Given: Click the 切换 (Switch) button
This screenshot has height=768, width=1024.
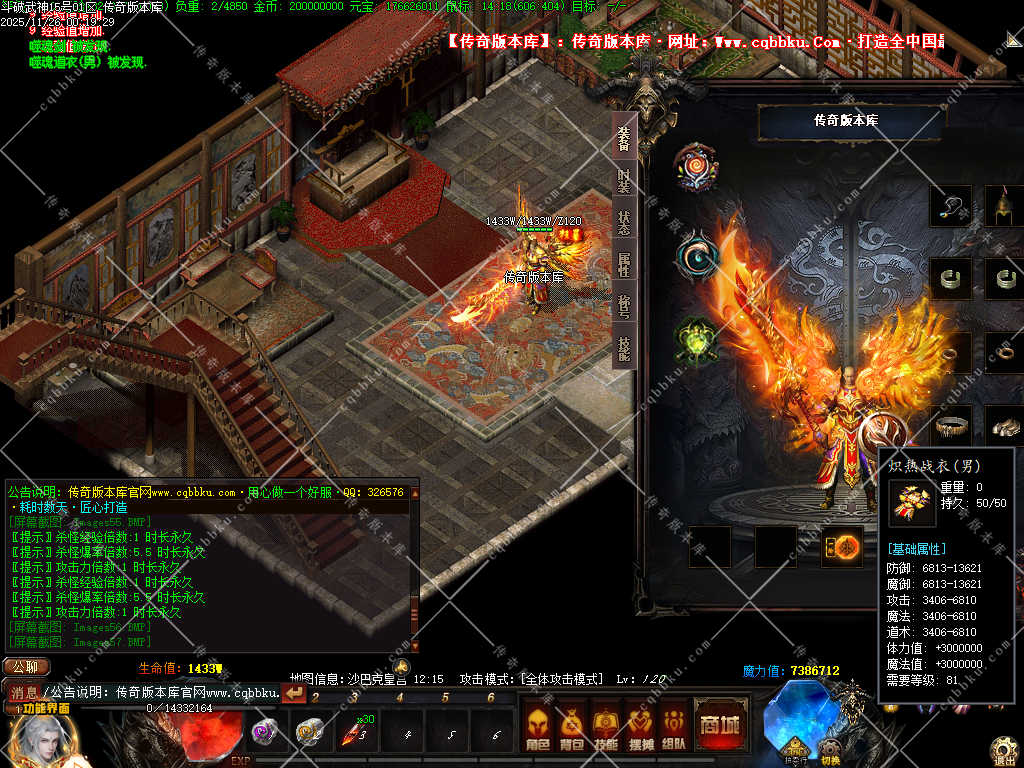Looking at the screenshot, I should coord(830,757).
